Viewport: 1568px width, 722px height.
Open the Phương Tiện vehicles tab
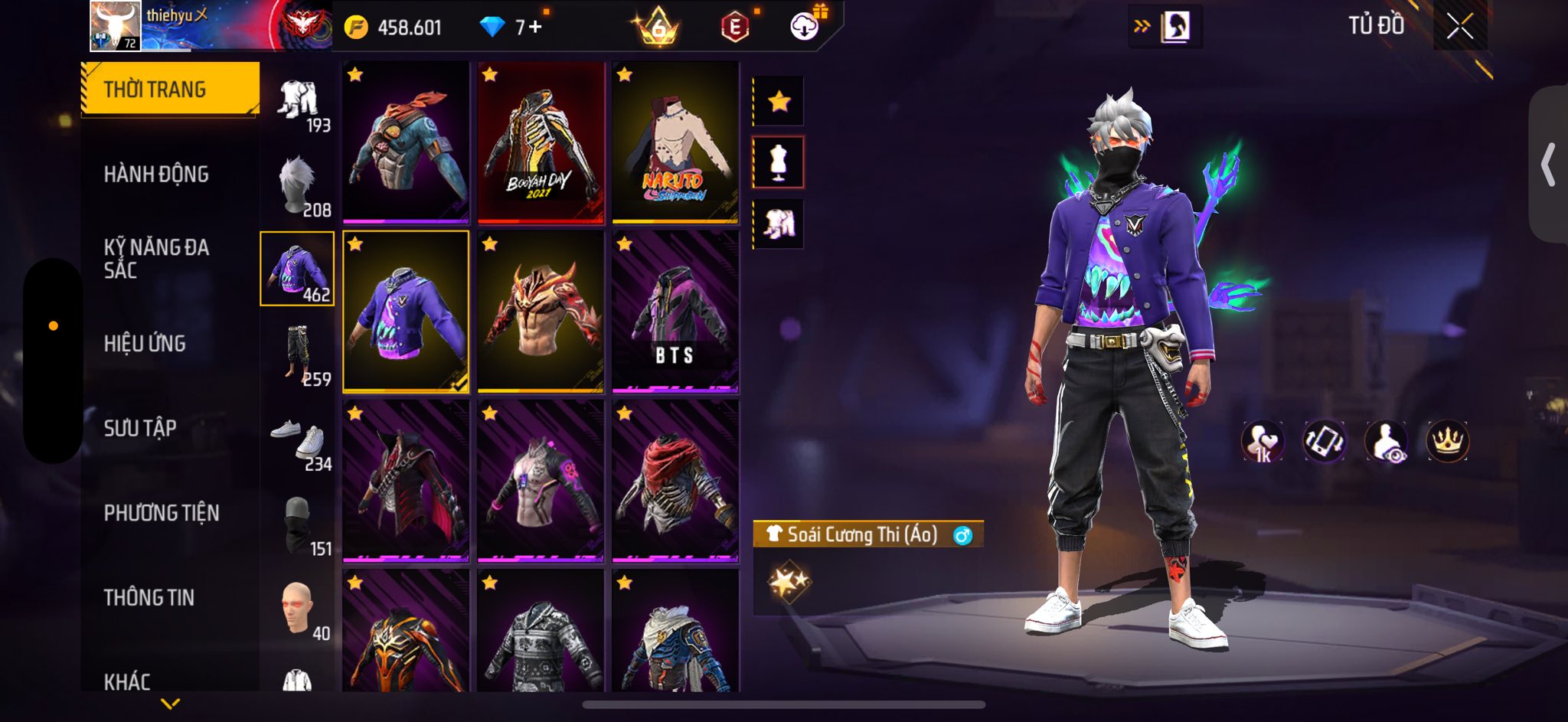point(162,513)
